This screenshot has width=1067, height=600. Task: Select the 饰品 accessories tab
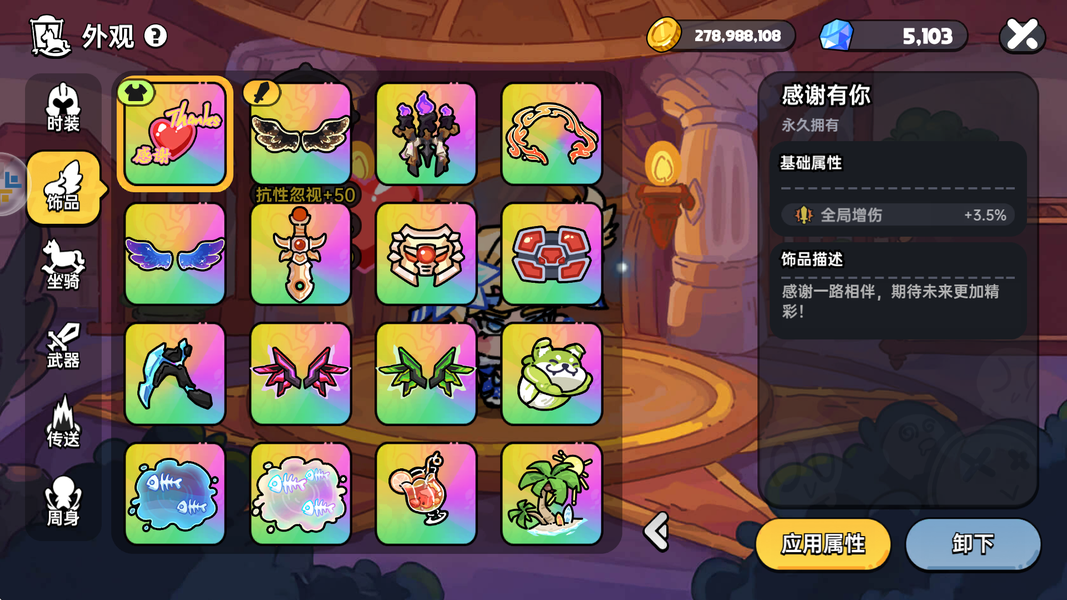point(63,187)
